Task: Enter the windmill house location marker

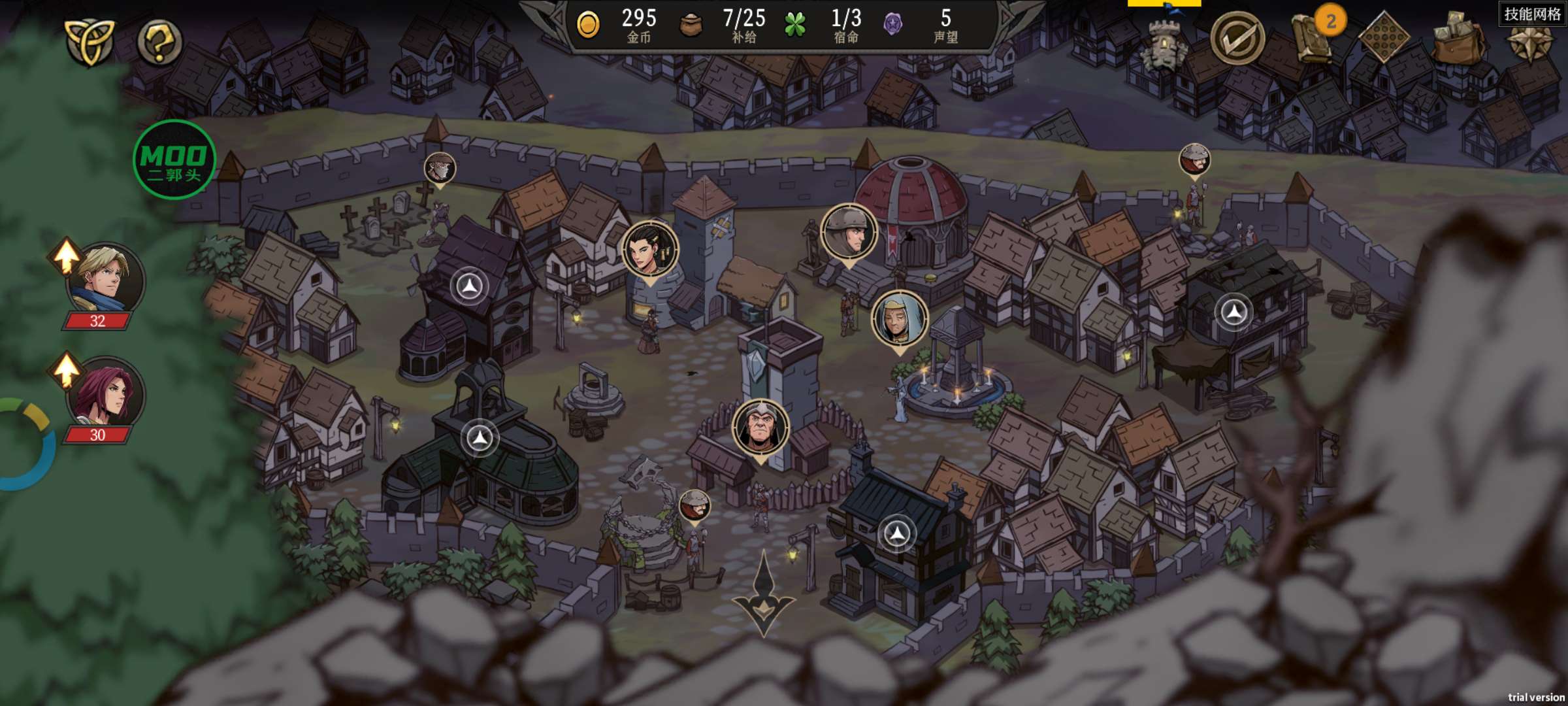Action: click(469, 286)
